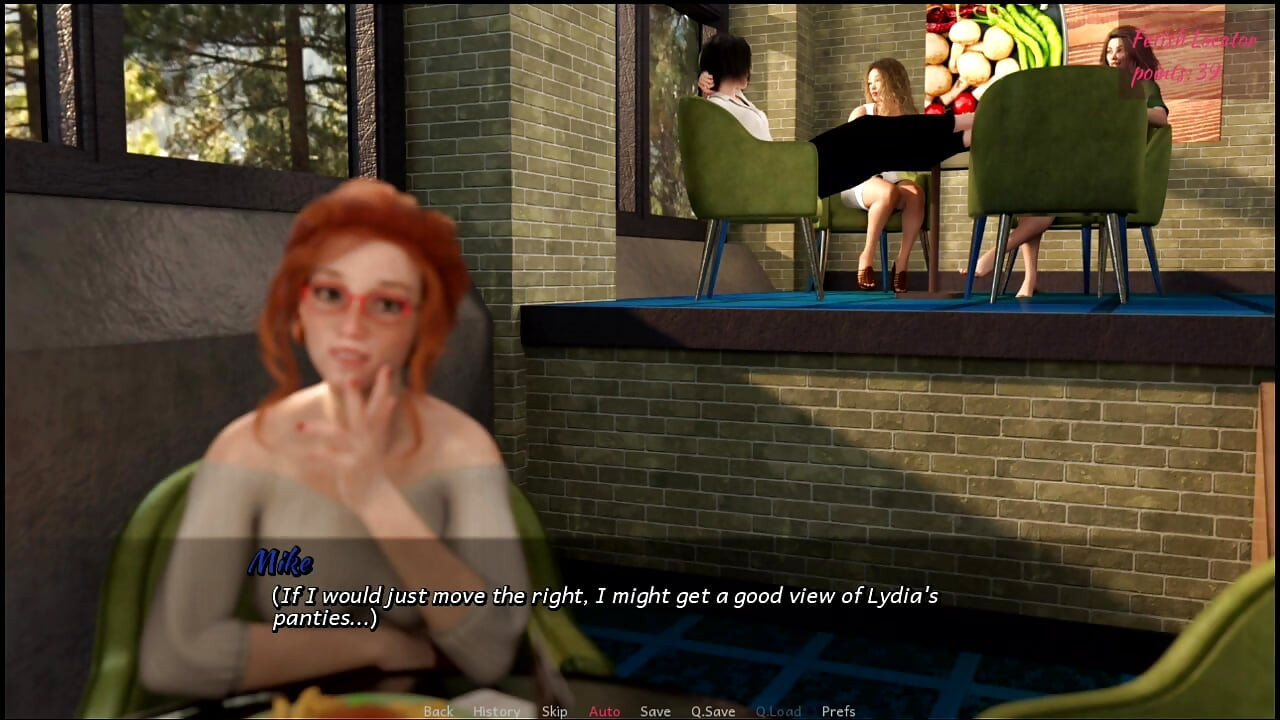
Task: Quick save with Q.Save
Action: pos(713,711)
